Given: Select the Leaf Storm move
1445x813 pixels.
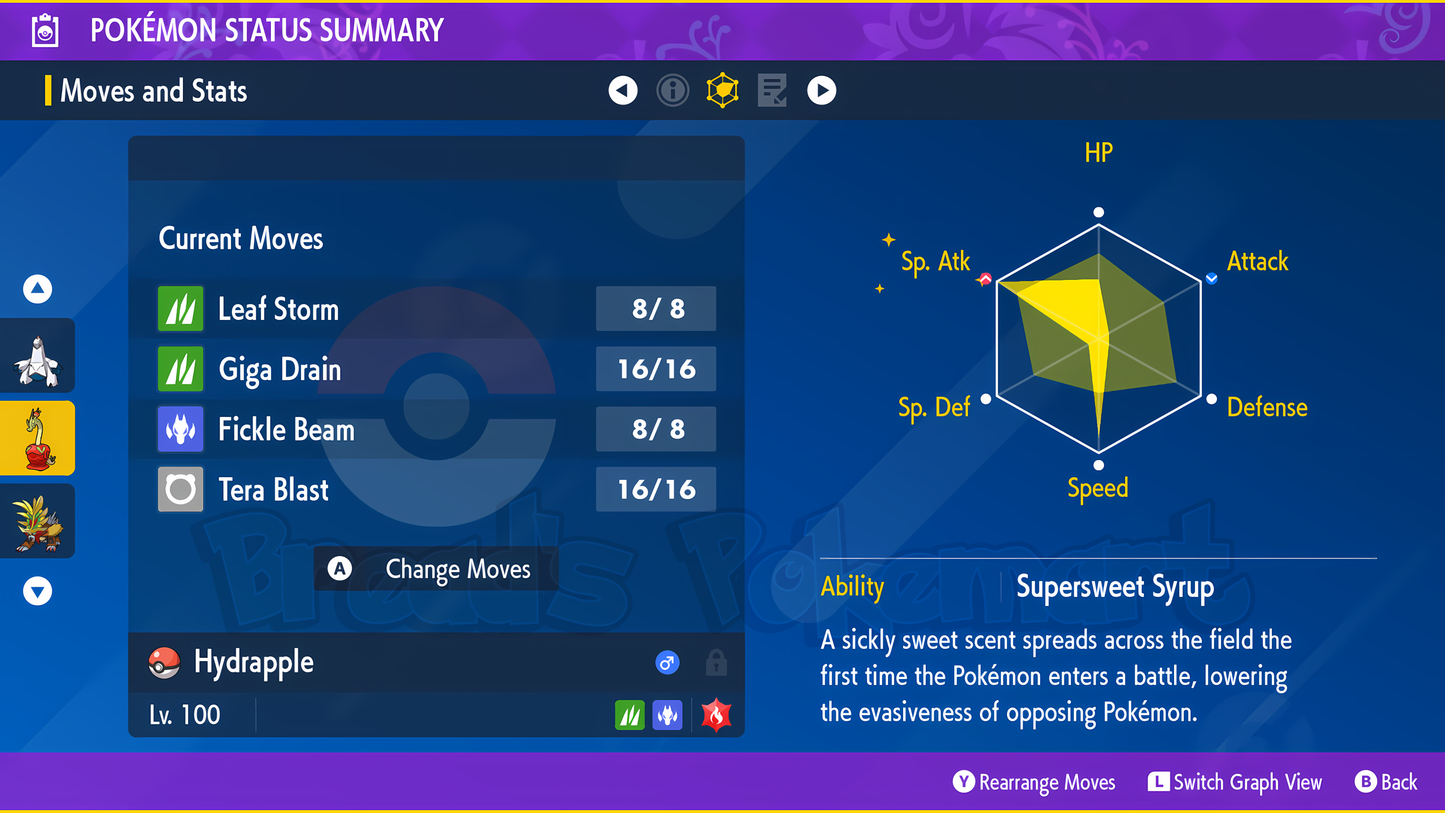Looking at the screenshot, I should click(436, 309).
